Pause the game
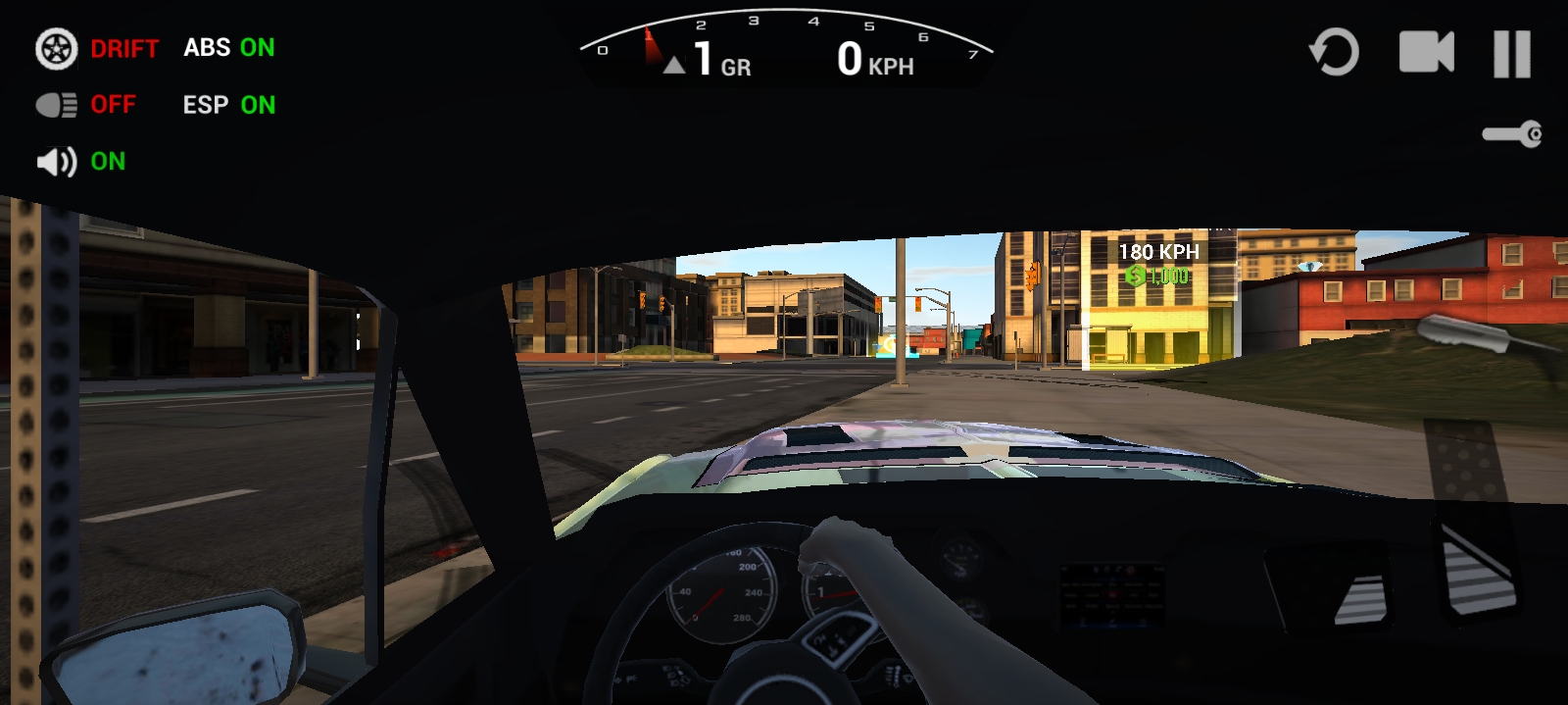 [x=1511, y=54]
